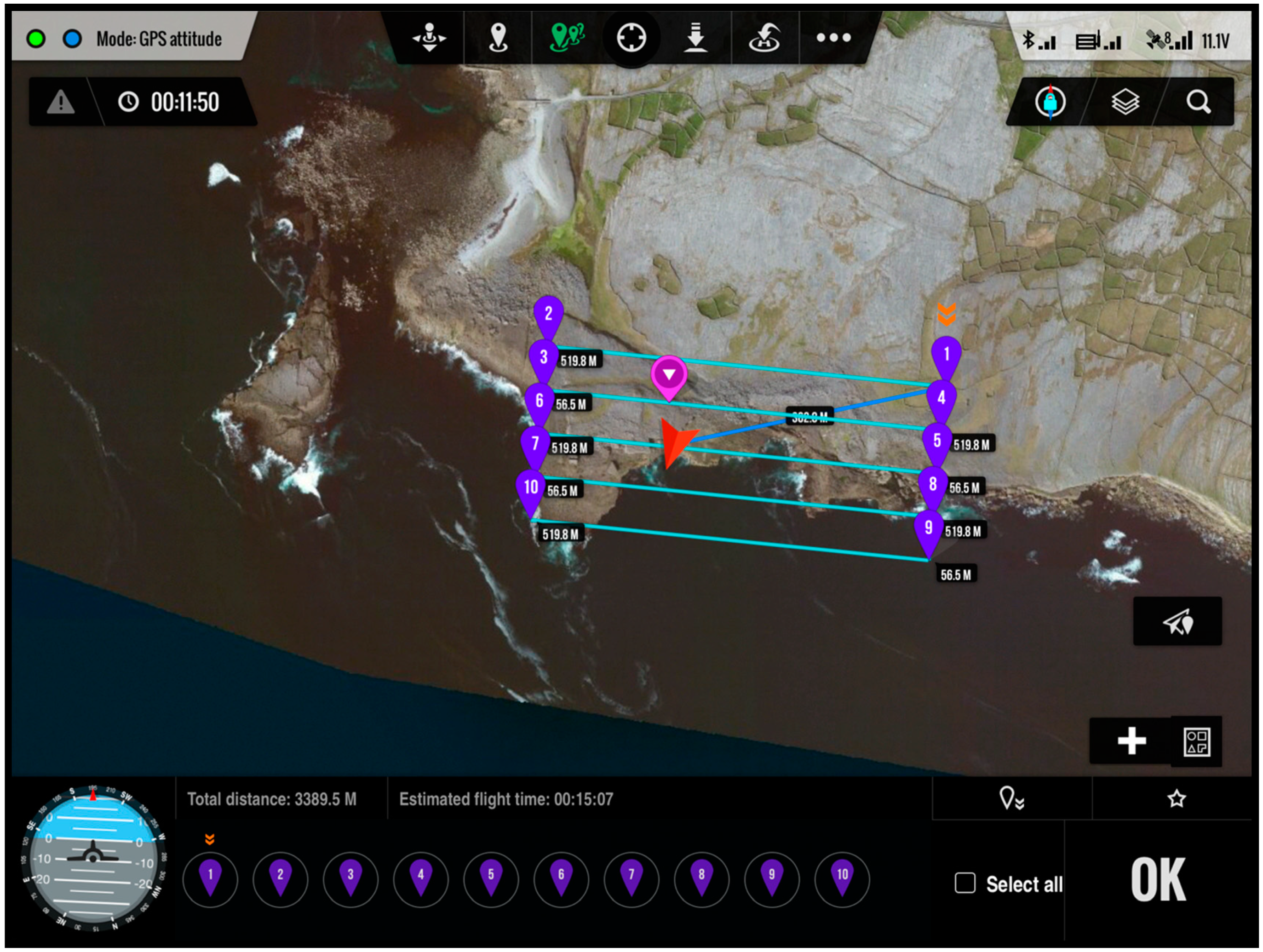Select the single location pin tool

(498, 38)
